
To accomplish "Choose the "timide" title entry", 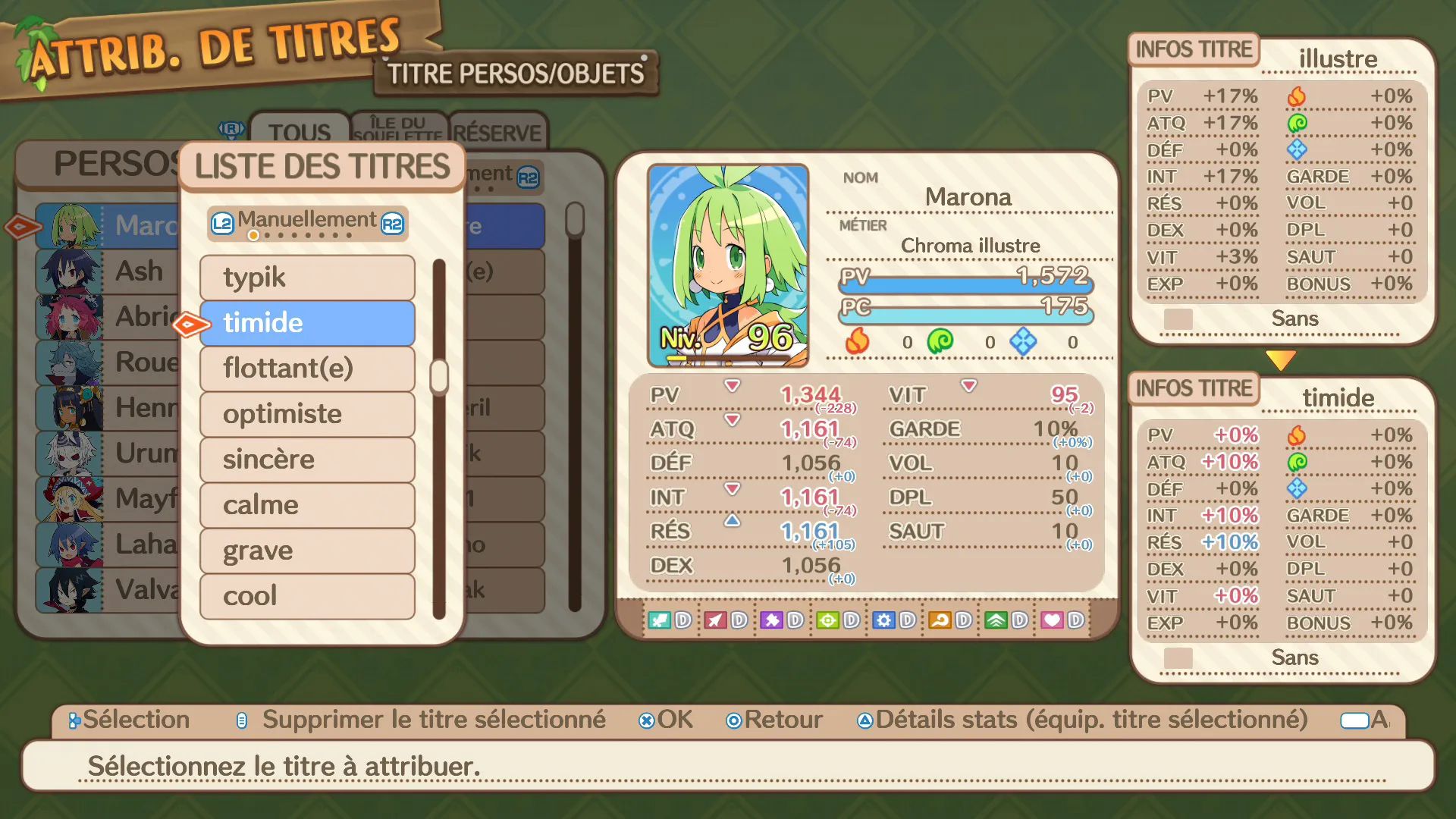I will coord(307,323).
